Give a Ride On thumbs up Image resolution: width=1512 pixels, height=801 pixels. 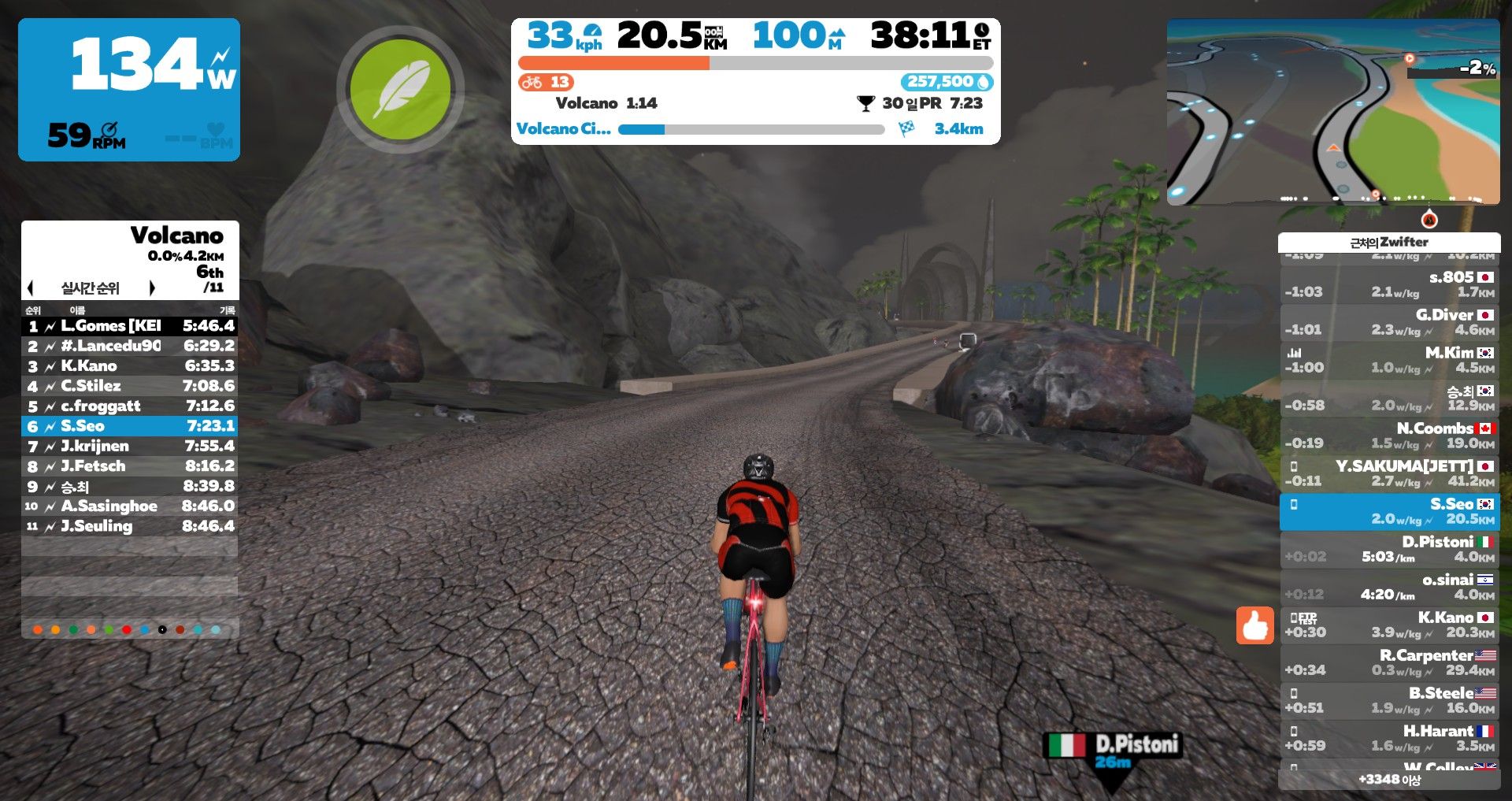click(x=1254, y=626)
